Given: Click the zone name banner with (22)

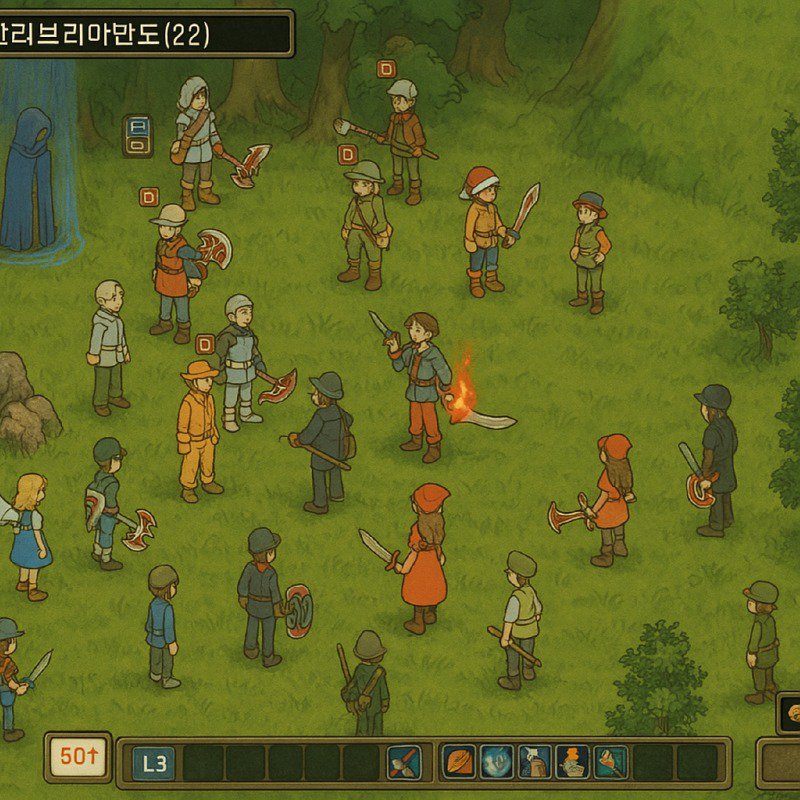Looking at the screenshot, I should [x=145, y=34].
